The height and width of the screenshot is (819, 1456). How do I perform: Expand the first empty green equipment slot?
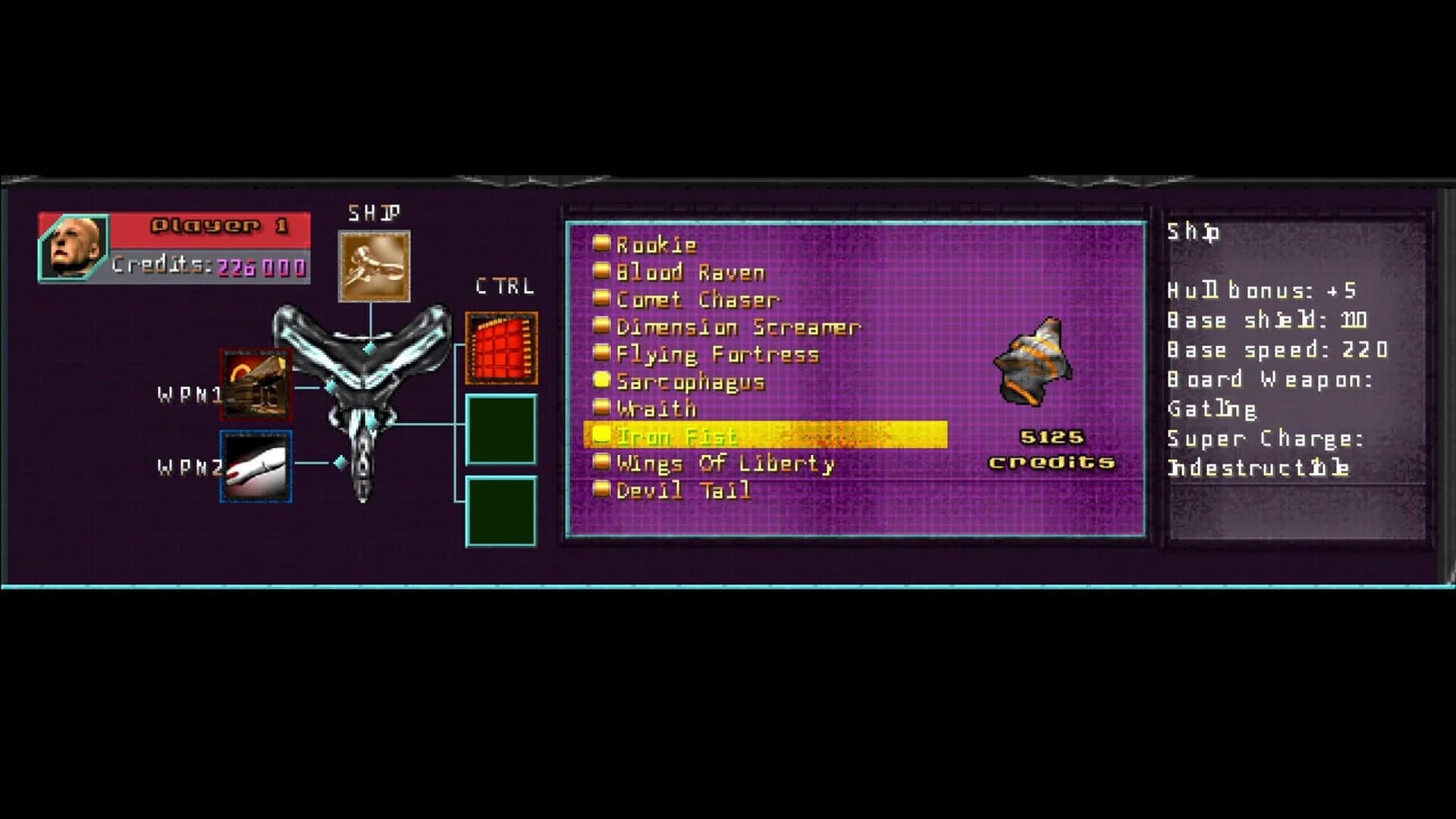pyautogui.click(x=500, y=428)
